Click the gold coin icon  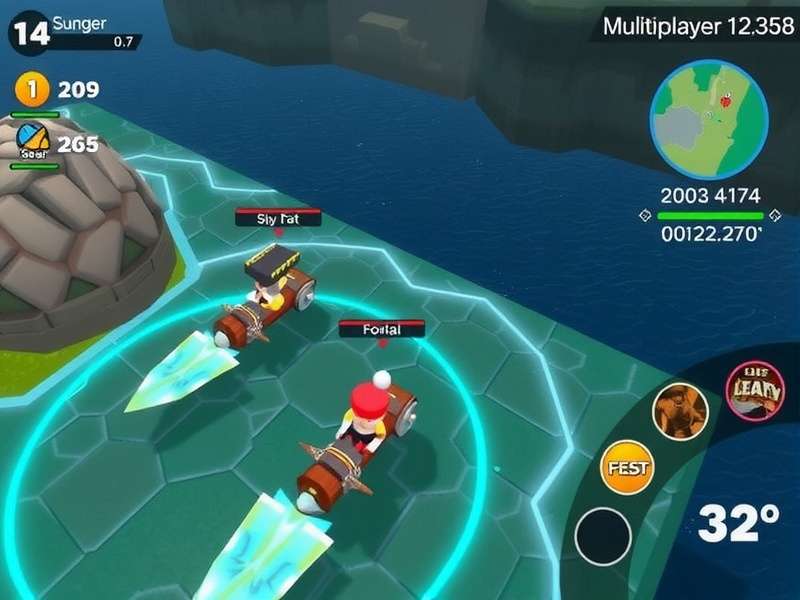point(31,90)
